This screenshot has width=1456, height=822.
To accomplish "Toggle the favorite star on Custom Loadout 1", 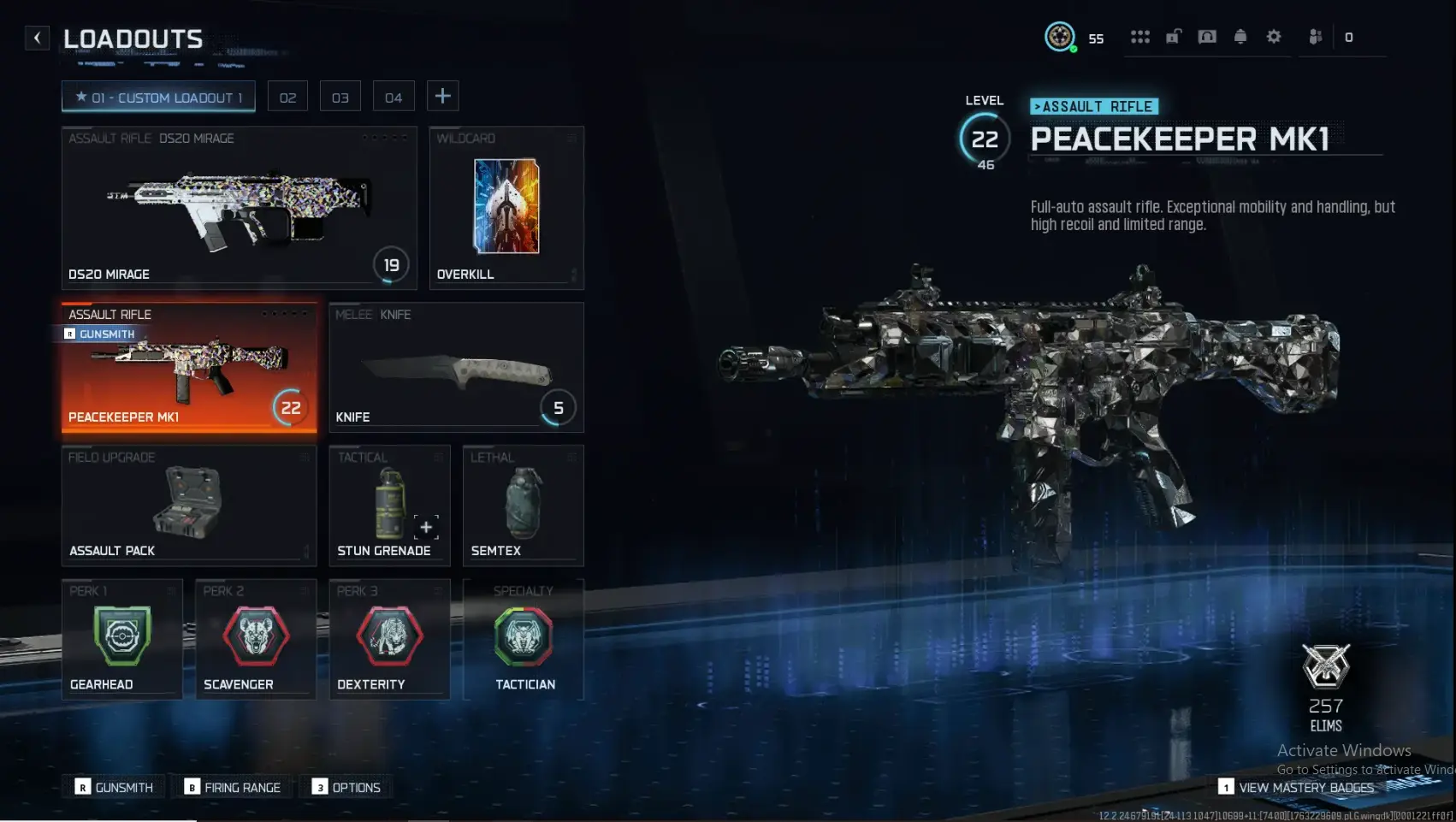I will click(x=80, y=96).
